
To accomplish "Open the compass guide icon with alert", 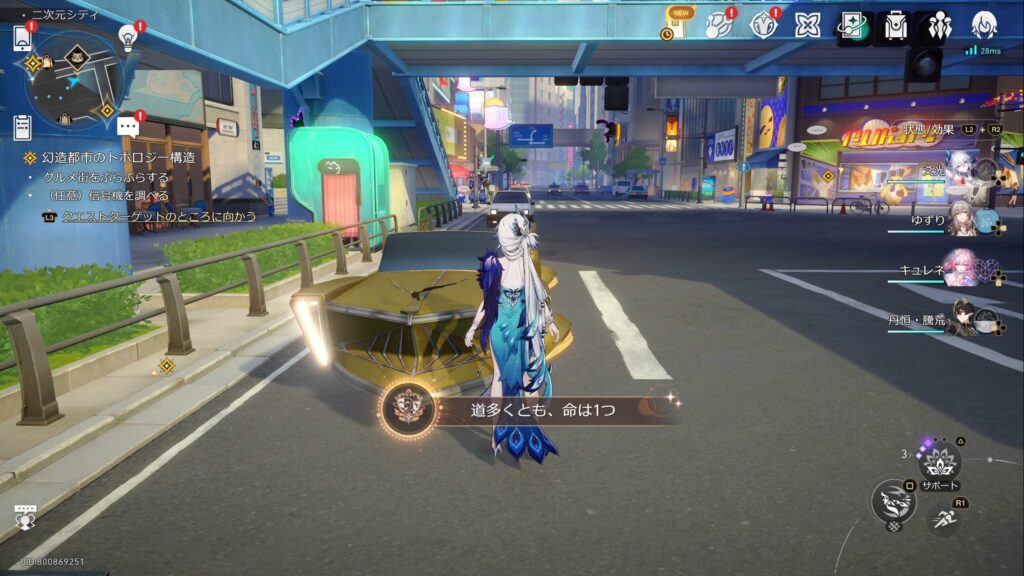I will click(x=763, y=25).
